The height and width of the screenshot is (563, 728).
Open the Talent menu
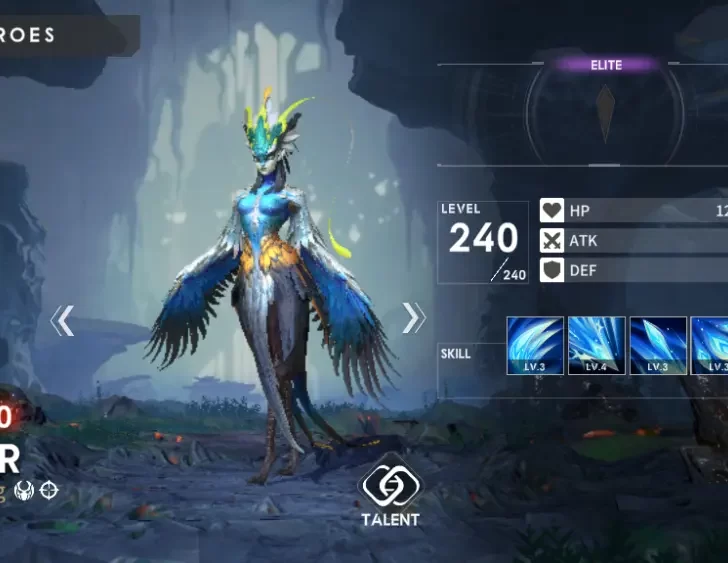pyautogui.click(x=390, y=494)
